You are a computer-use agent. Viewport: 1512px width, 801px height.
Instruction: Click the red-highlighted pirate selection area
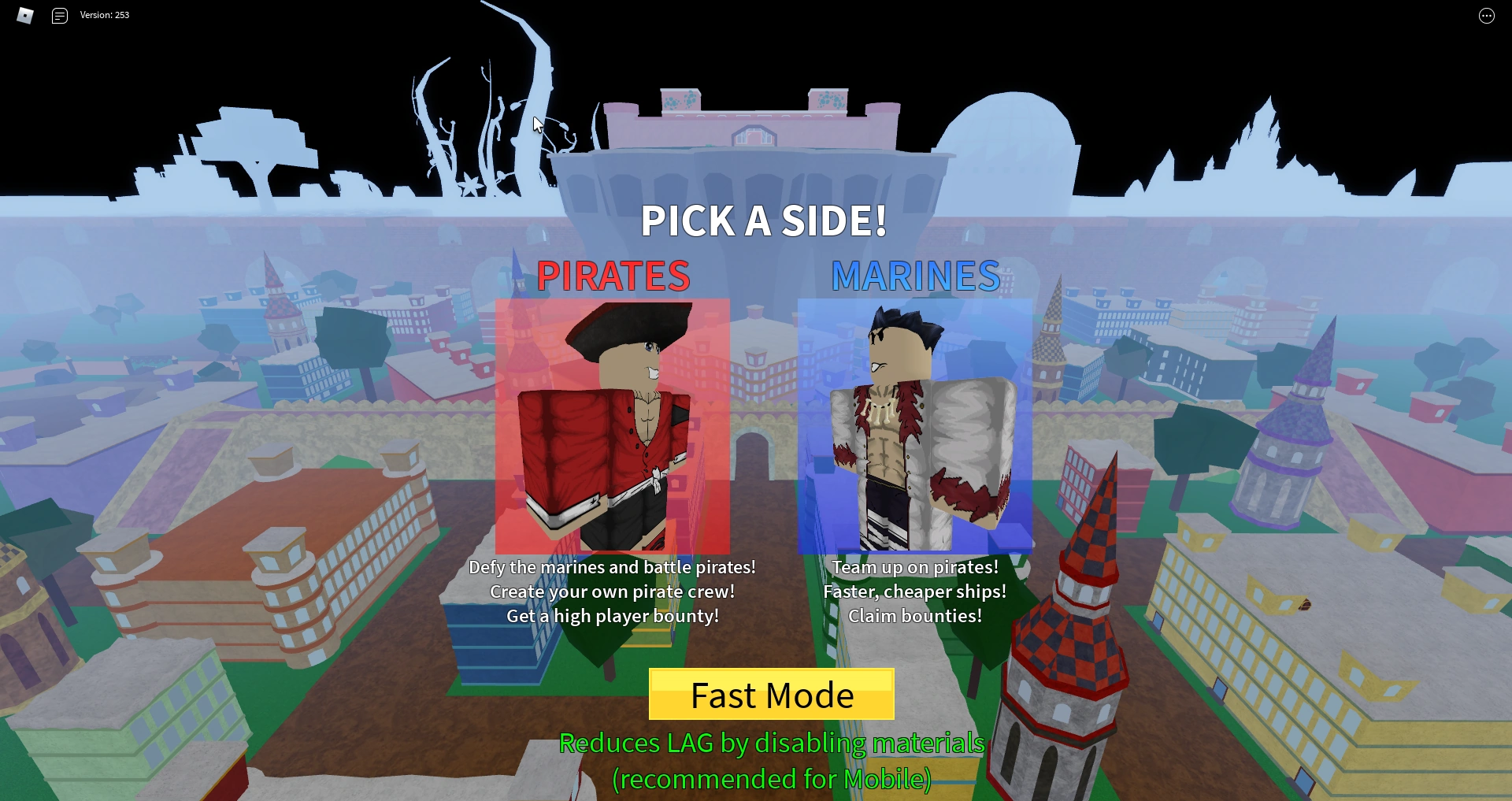(614, 425)
